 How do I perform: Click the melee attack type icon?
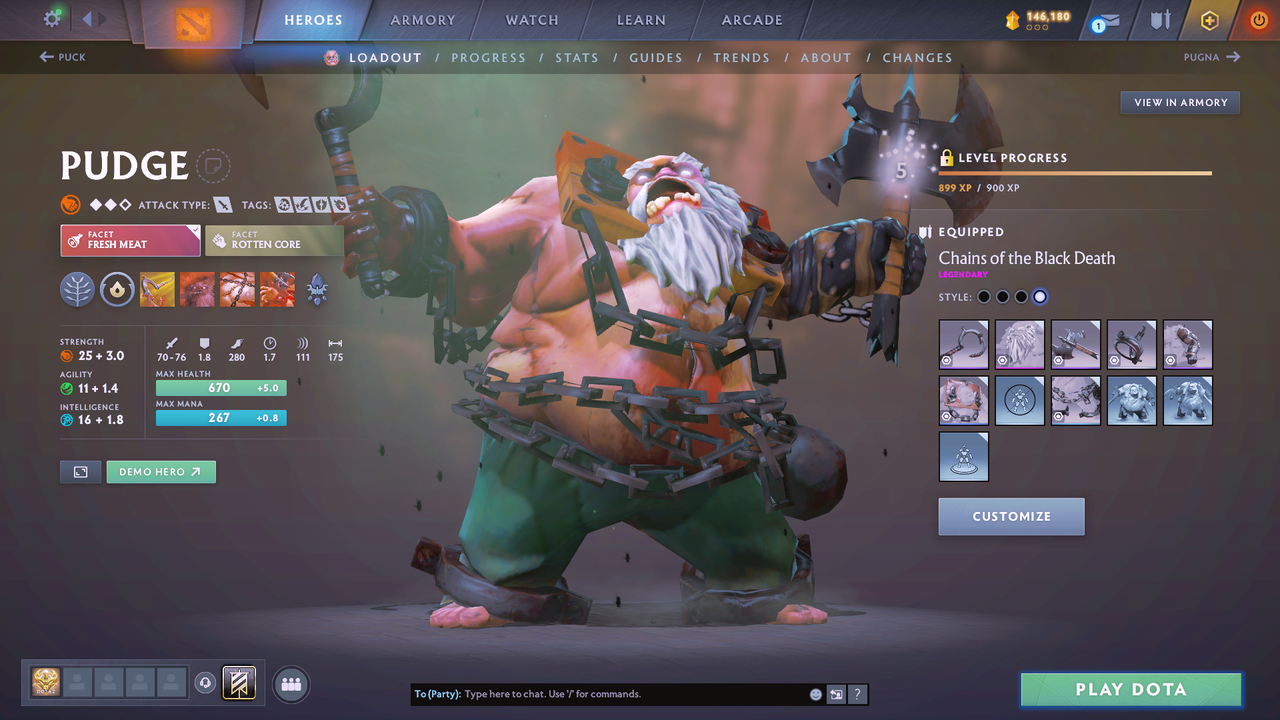(224, 204)
